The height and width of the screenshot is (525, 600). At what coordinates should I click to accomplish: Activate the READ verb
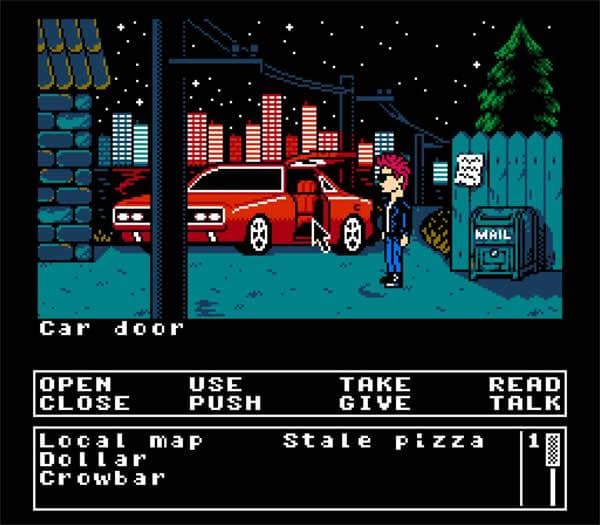[524, 384]
